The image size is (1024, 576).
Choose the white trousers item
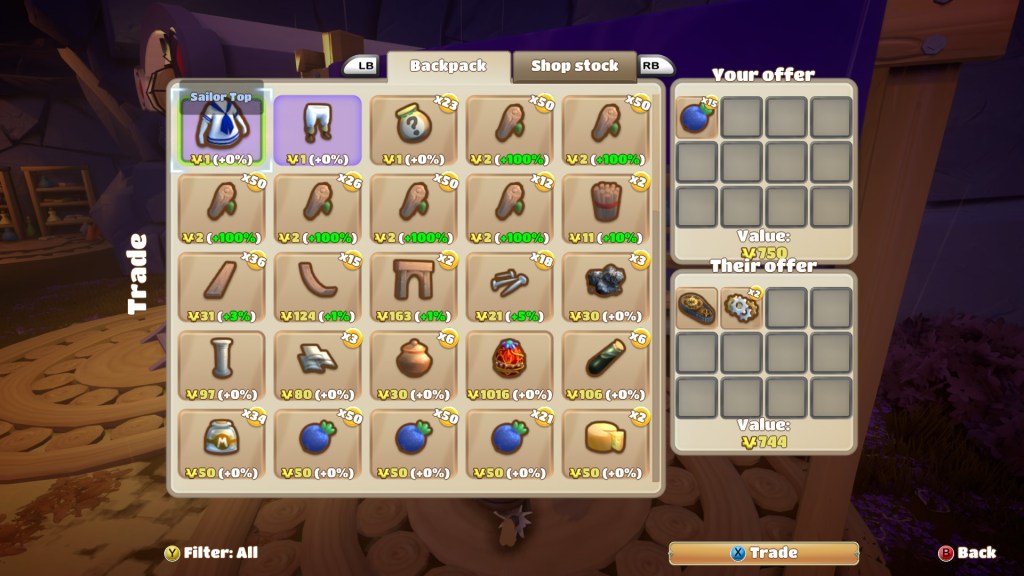[x=318, y=130]
